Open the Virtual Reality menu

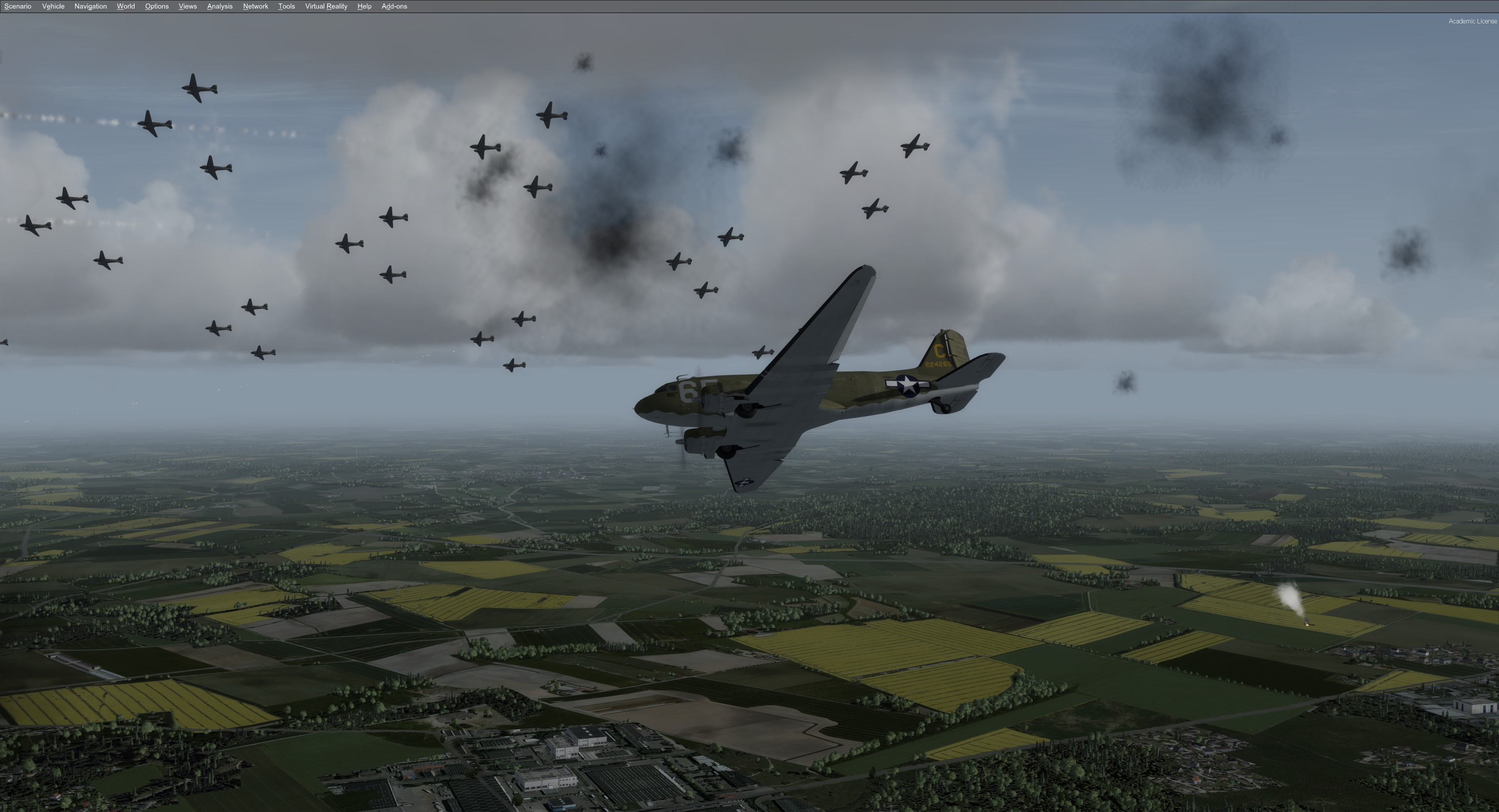pos(326,6)
